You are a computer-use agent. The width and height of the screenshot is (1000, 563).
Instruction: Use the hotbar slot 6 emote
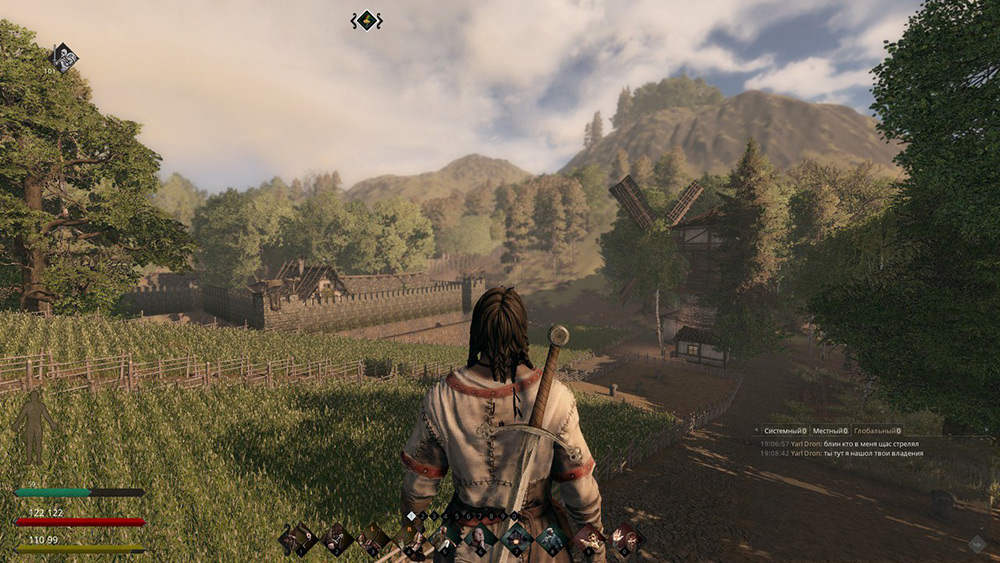point(480,539)
